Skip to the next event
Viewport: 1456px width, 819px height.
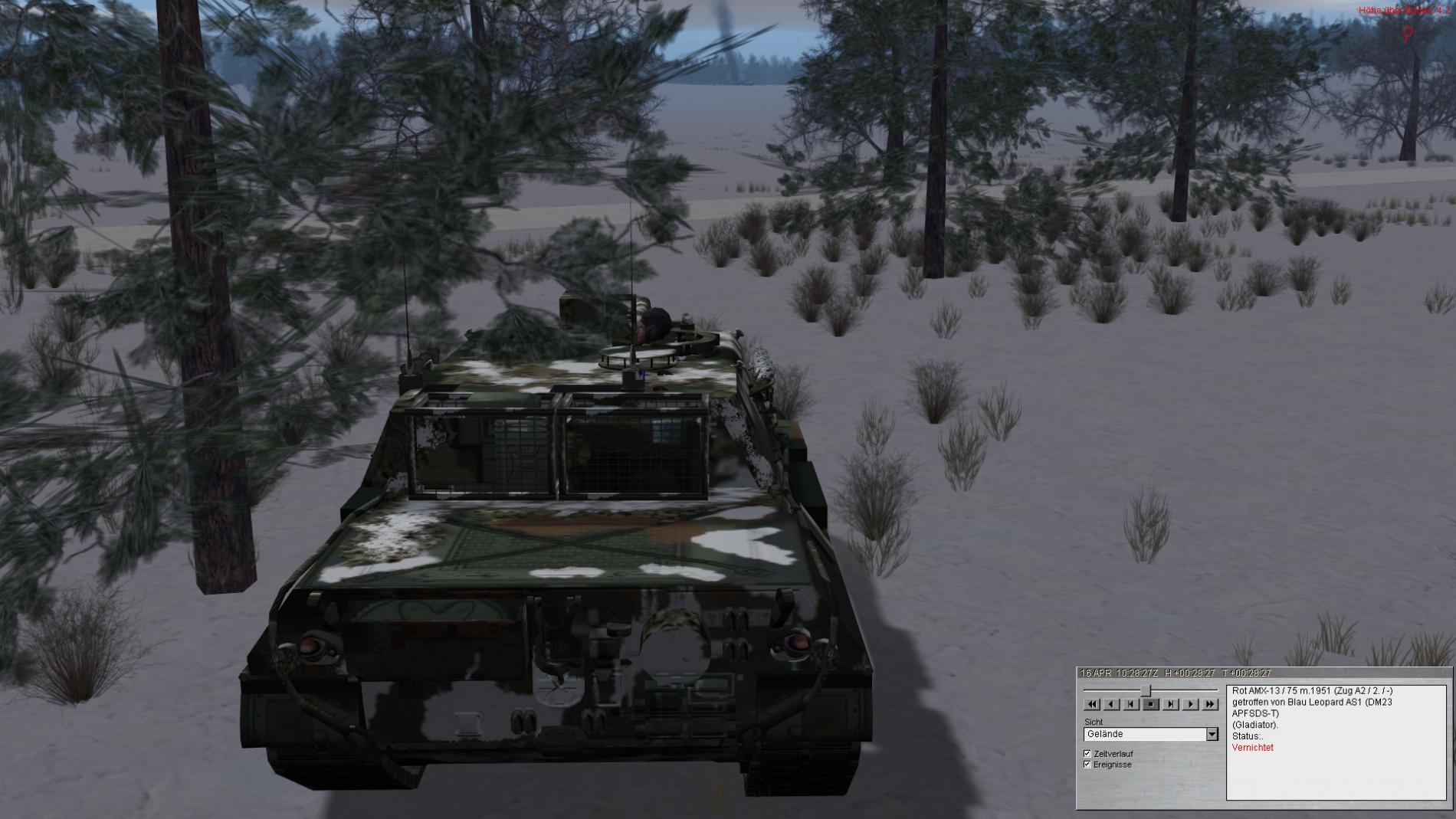pos(1170,704)
